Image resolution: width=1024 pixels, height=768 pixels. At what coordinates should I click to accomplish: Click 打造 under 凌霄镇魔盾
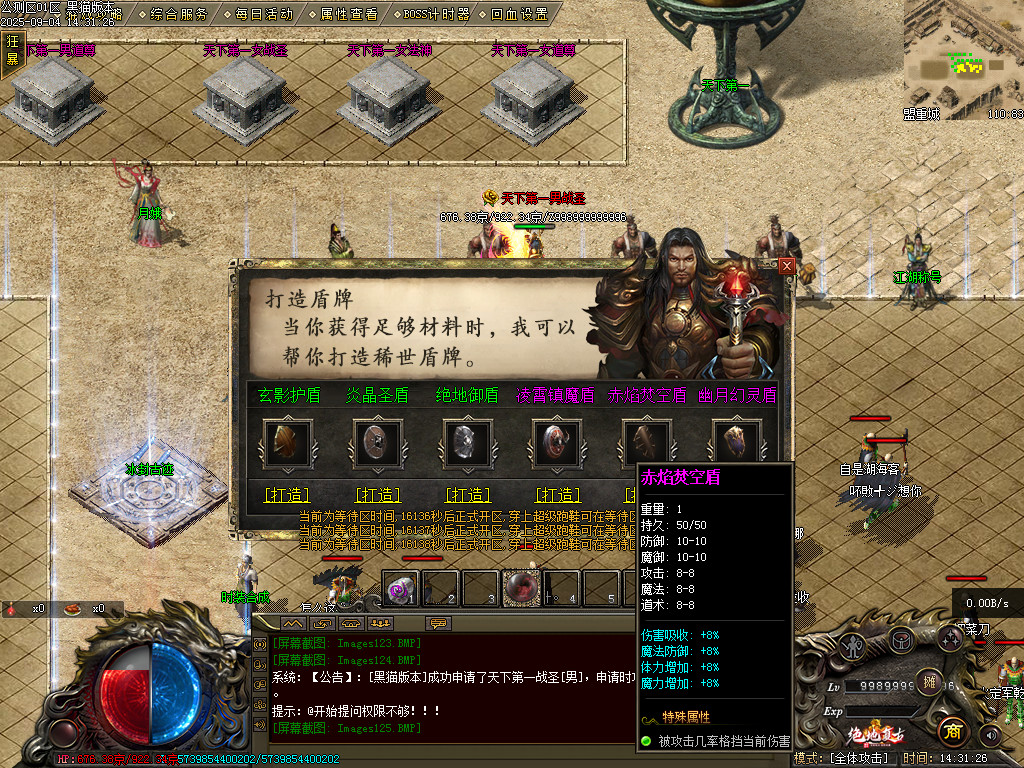[558, 495]
